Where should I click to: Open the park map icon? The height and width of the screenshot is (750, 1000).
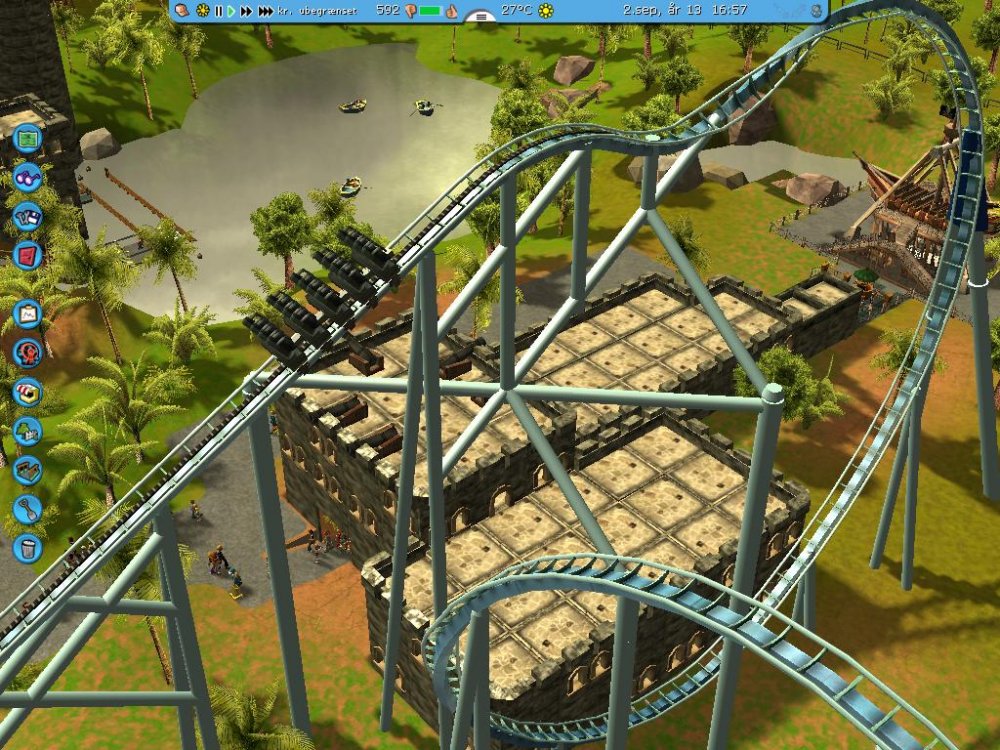click(27, 139)
